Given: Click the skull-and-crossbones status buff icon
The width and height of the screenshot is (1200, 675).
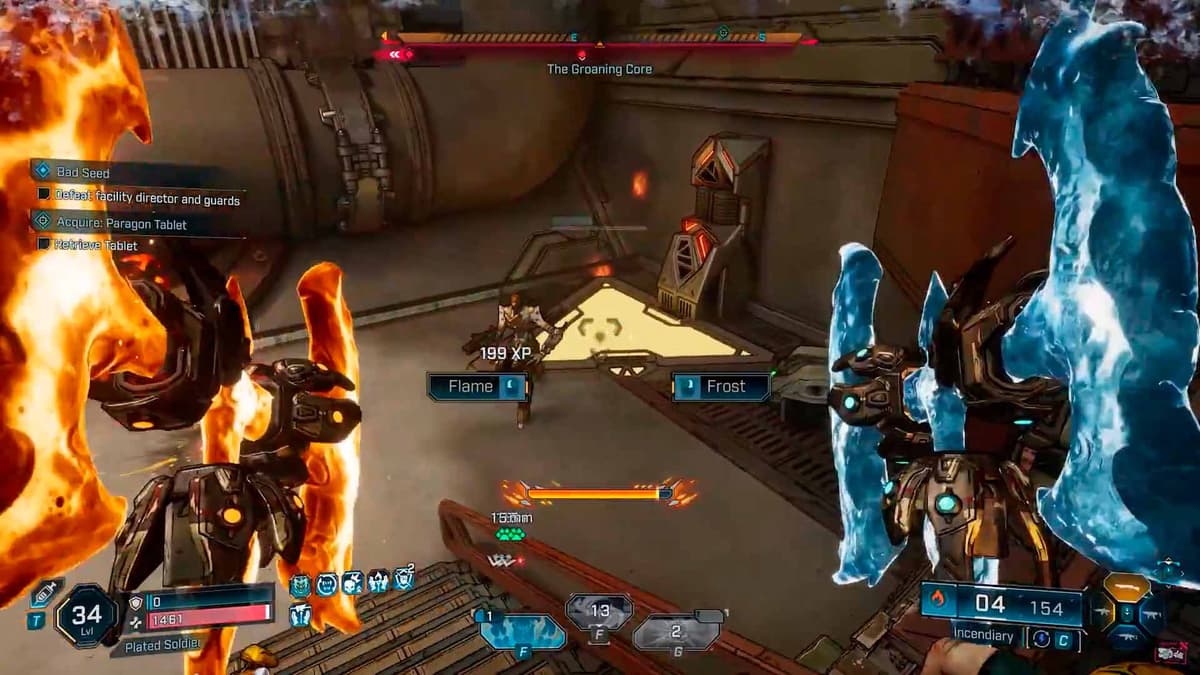Looking at the screenshot, I should point(351,583).
